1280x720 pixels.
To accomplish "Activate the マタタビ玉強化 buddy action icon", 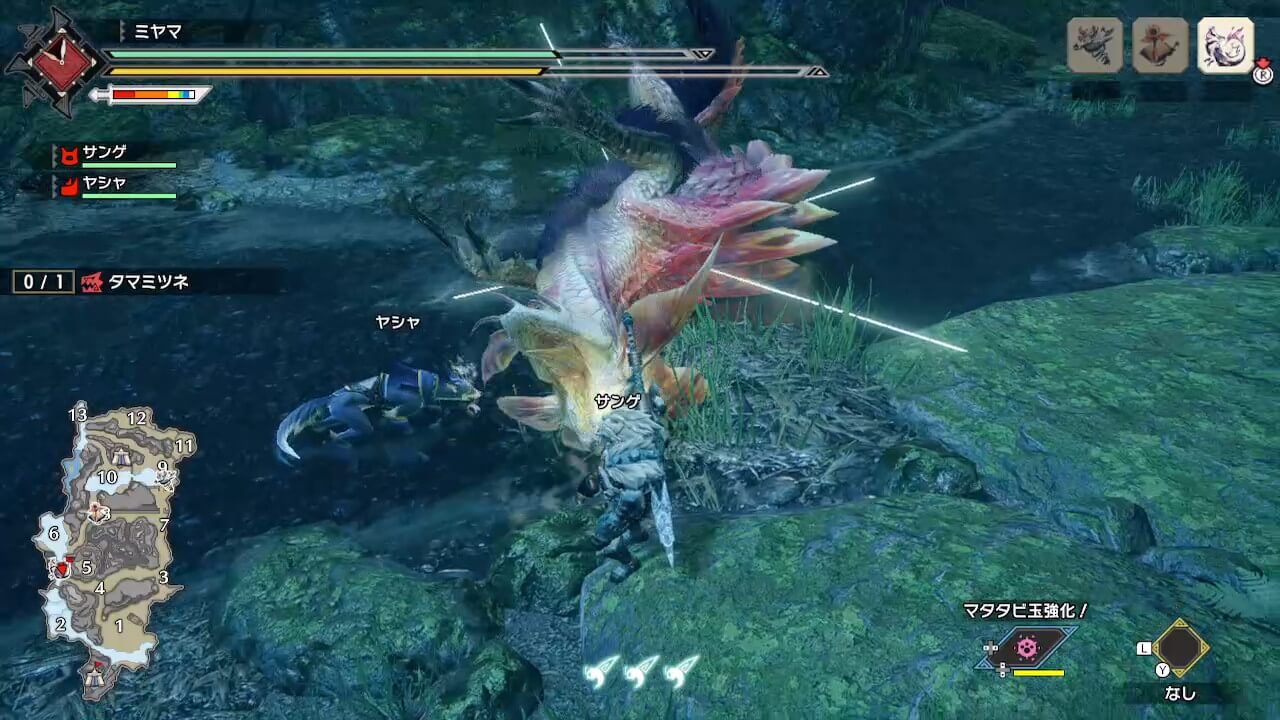I will [x=1027, y=648].
